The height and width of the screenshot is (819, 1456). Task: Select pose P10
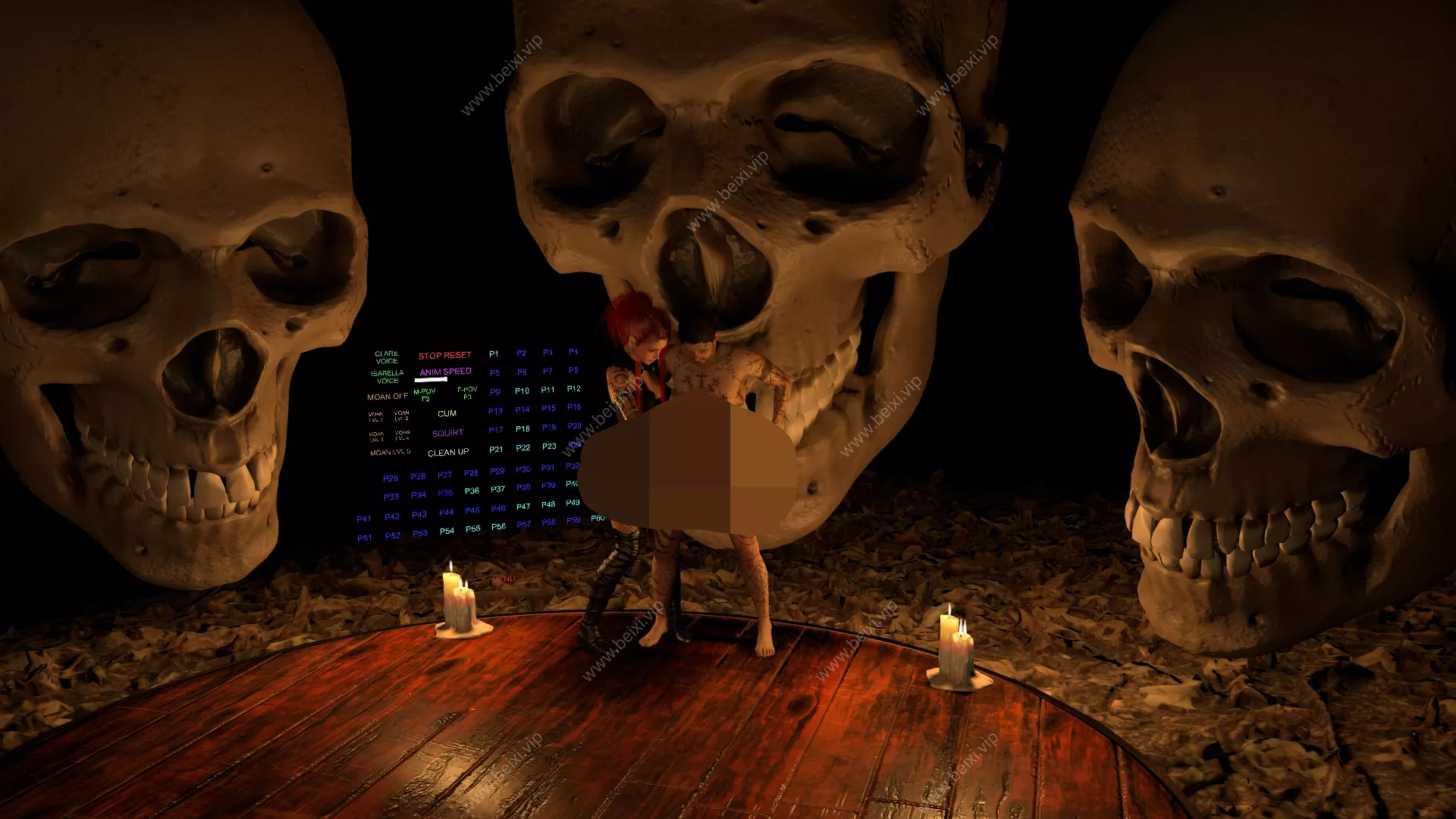[x=522, y=391]
